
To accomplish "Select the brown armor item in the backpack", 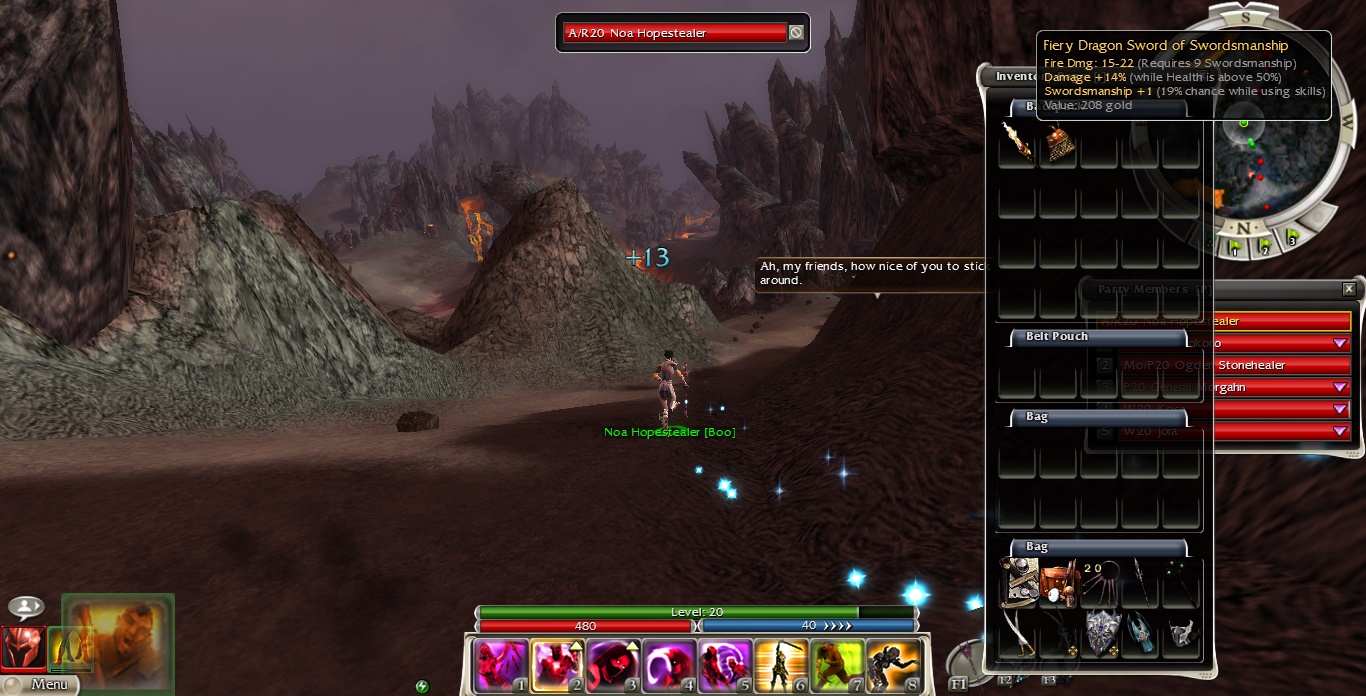I will tap(1059, 145).
